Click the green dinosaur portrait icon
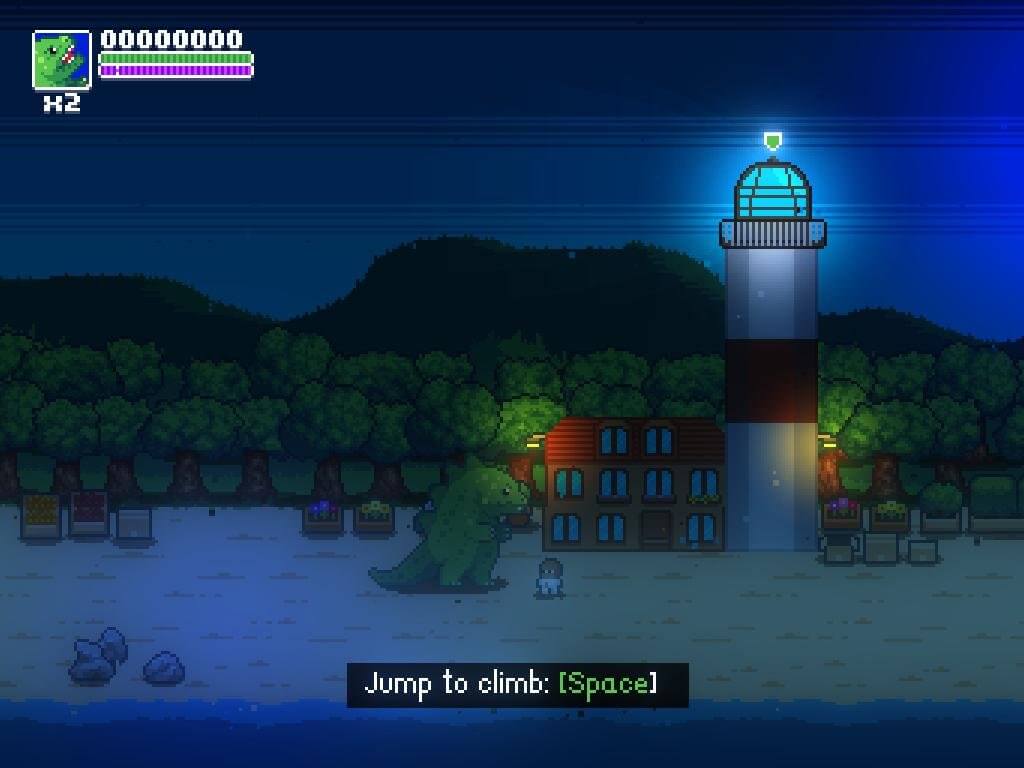 (62, 60)
